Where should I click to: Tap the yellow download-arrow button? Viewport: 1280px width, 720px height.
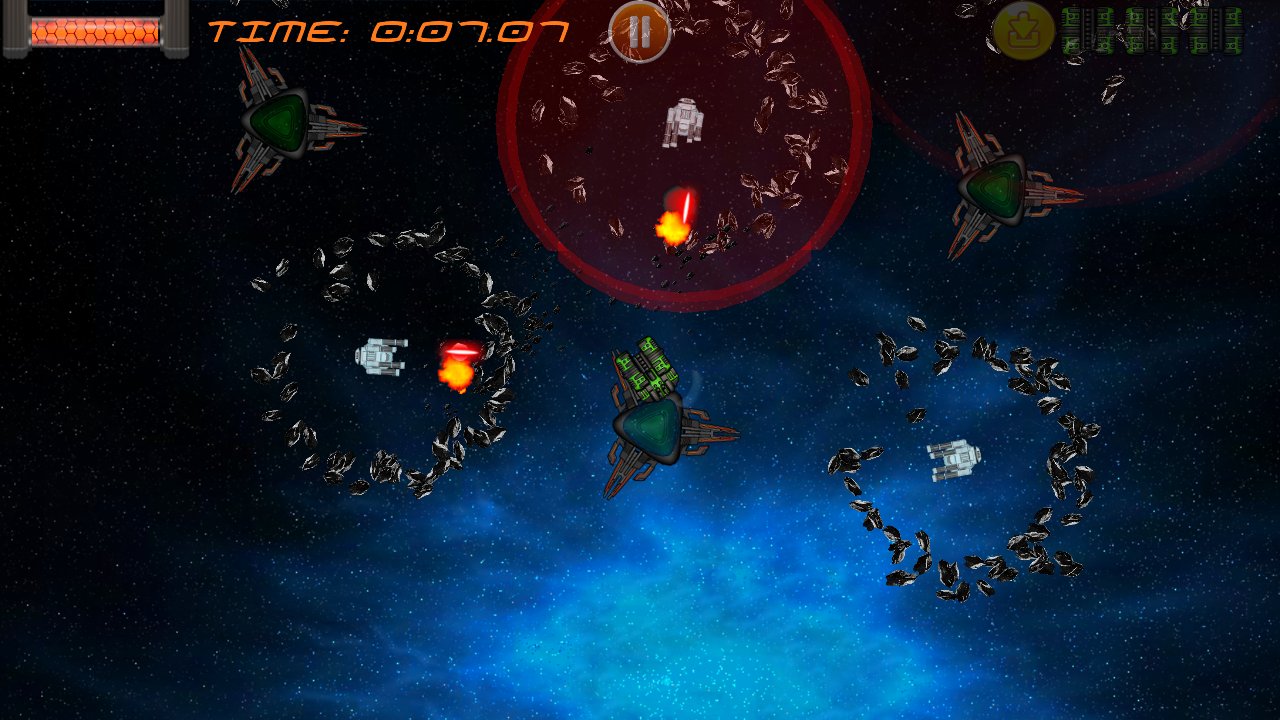point(1023,31)
